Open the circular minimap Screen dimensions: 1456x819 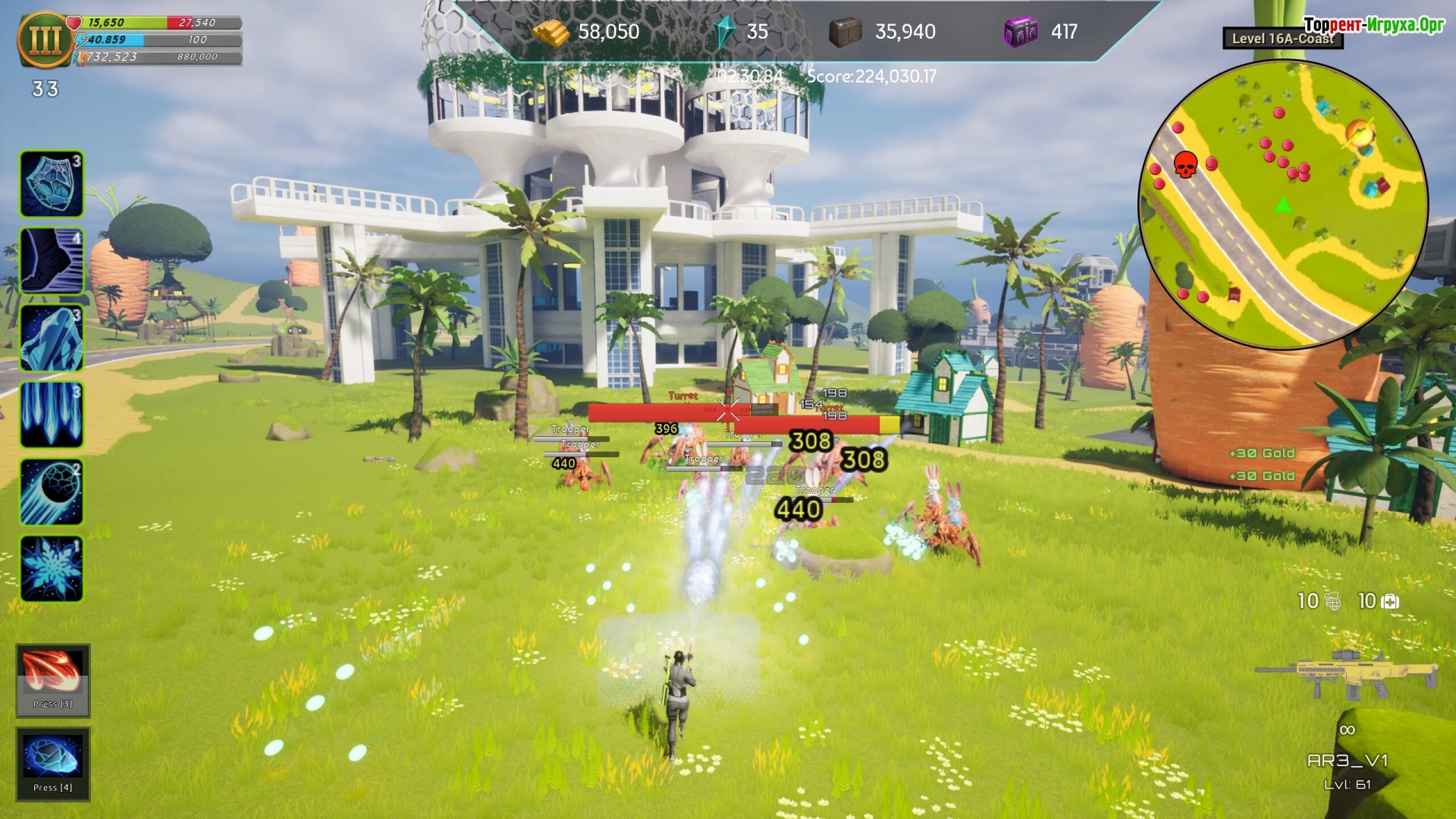[1283, 205]
